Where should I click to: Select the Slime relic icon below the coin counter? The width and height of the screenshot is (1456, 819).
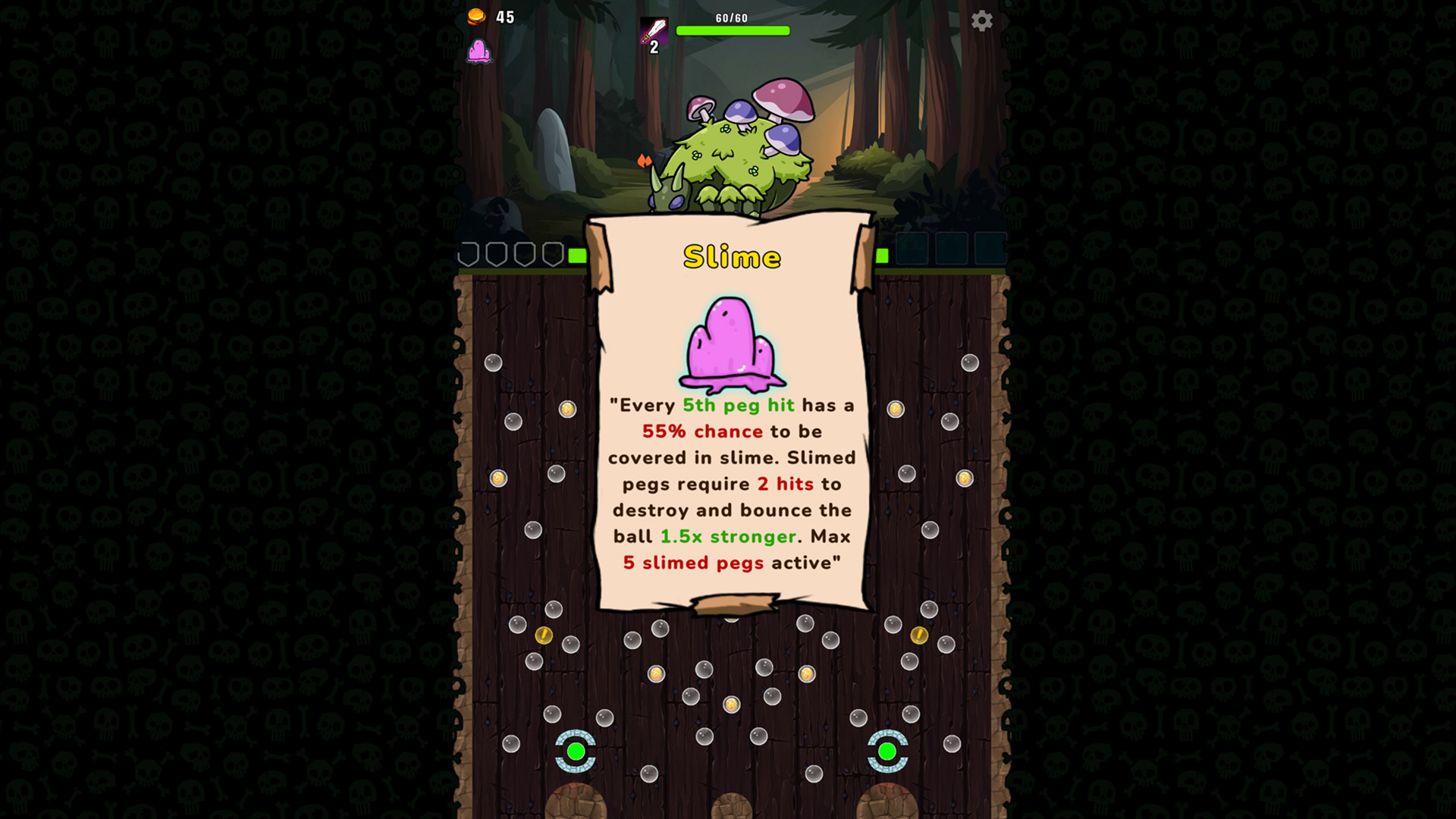pyautogui.click(x=482, y=53)
